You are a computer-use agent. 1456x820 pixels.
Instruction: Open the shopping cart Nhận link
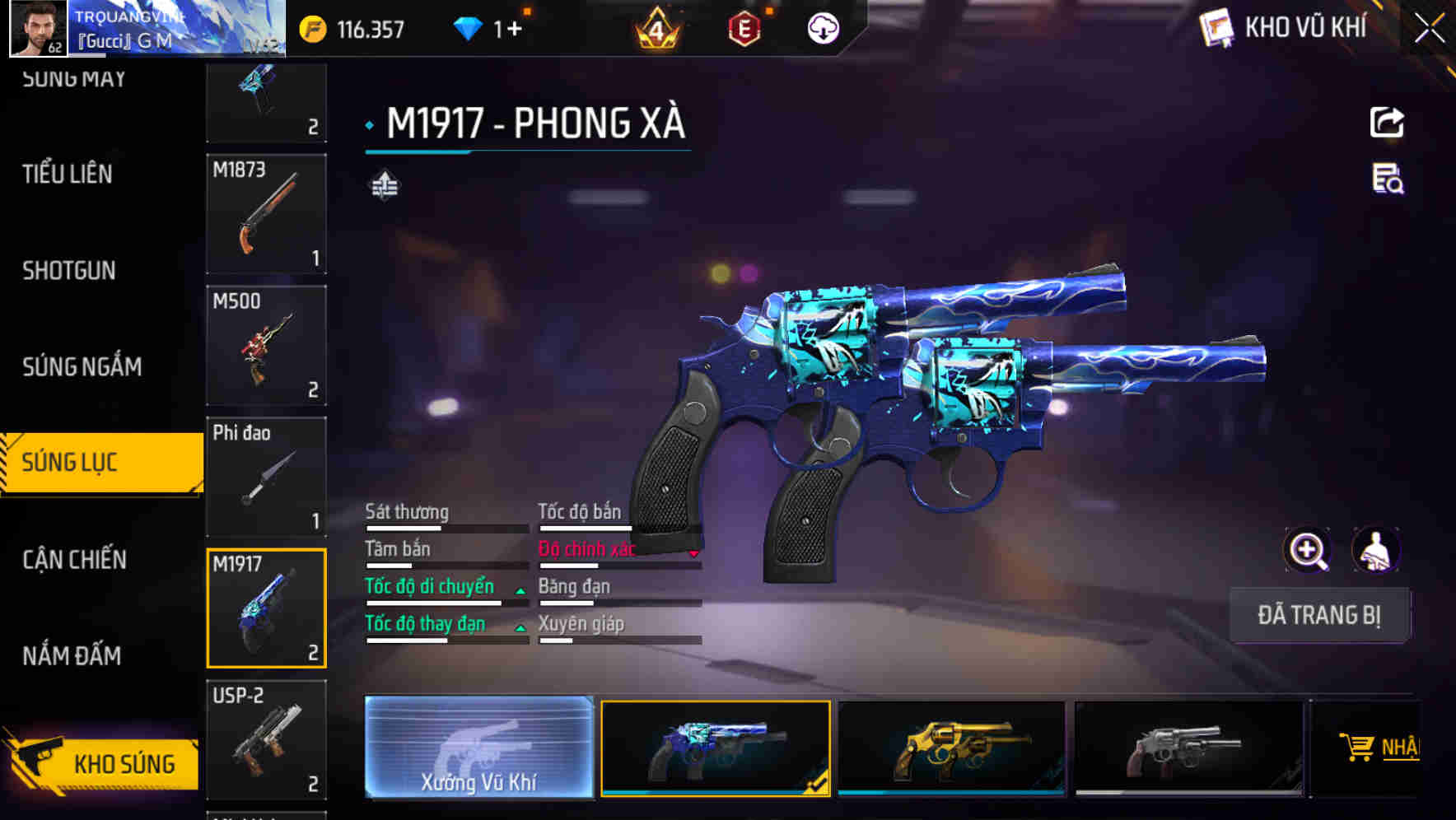pyautogui.click(x=1380, y=748)
